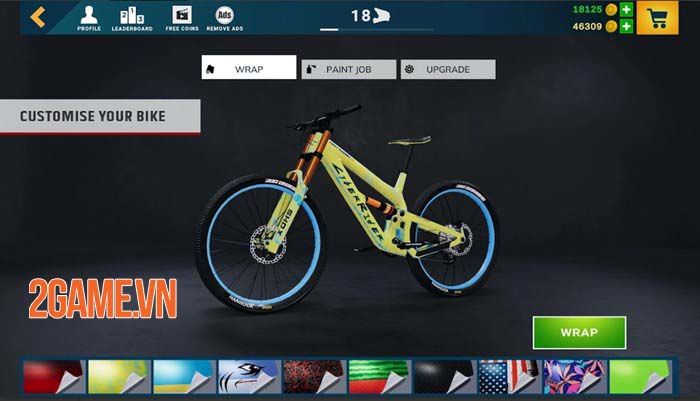Claim Free Coins
The width and height of the screenshot is (700, 401).
coord(180,18)
